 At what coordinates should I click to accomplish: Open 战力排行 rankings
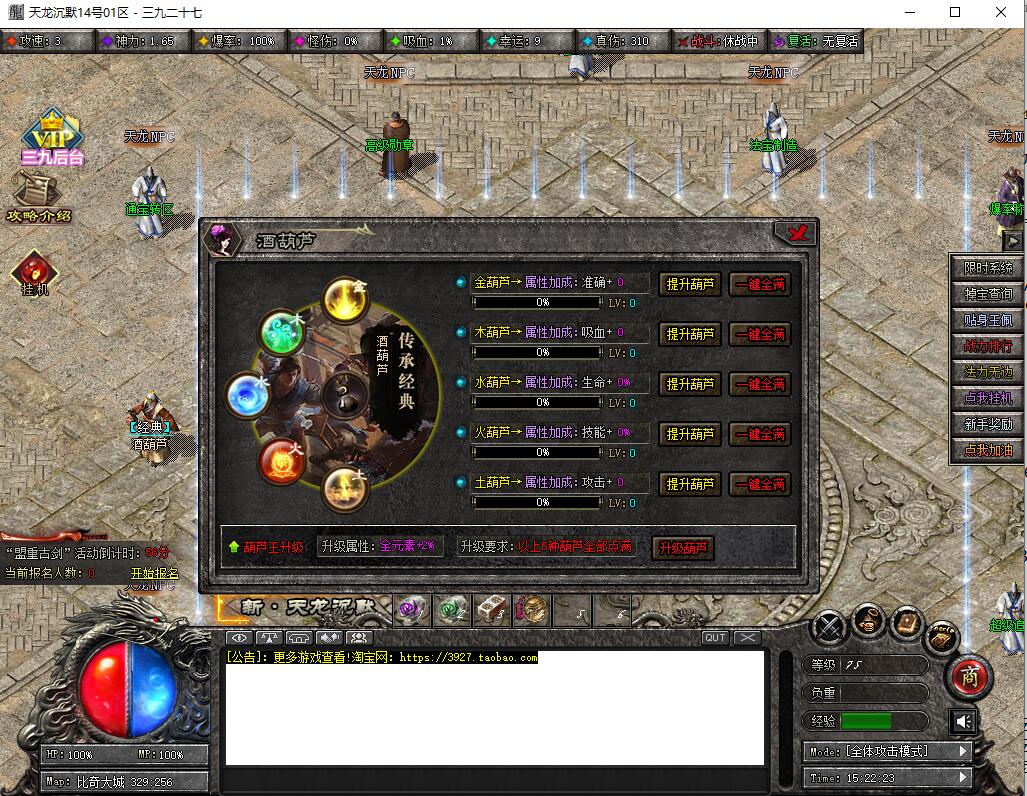click(988, 346)
